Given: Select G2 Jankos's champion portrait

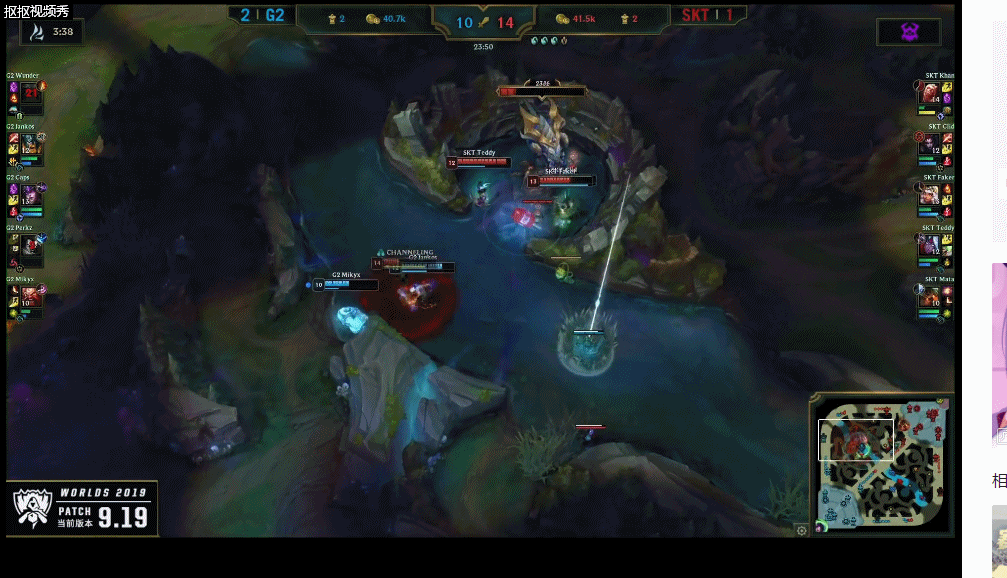Looking at the screenshot, I should point(30,145).
